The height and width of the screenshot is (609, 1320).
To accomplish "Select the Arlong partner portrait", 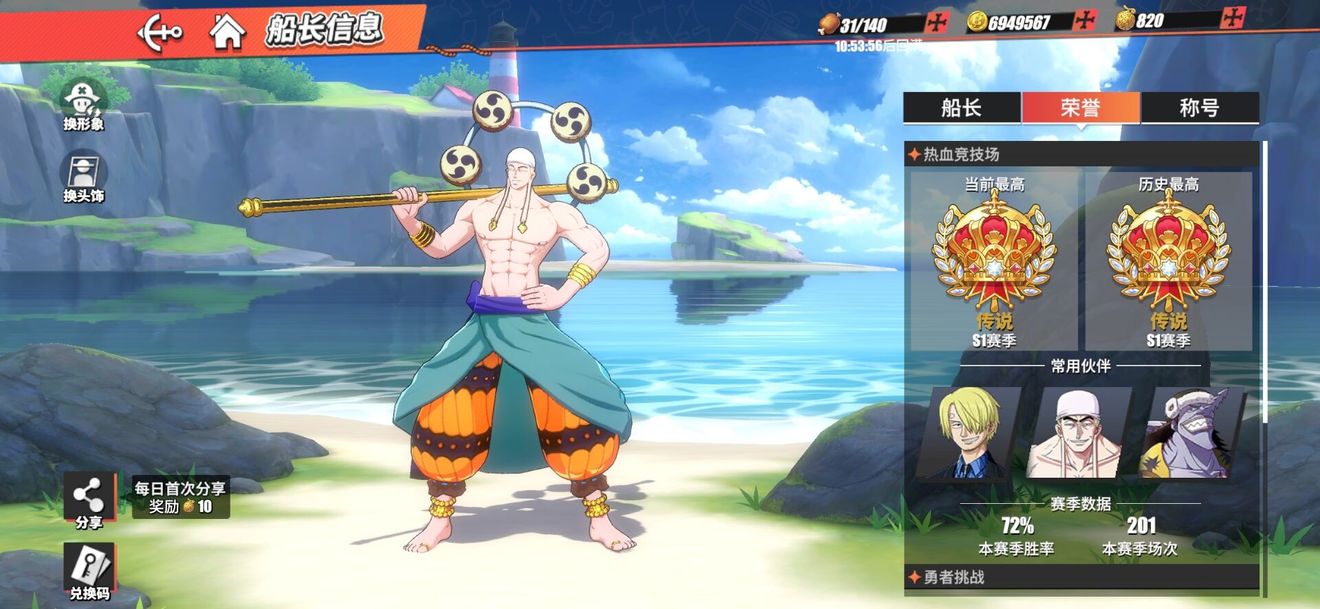I will click(x=1192, y=433).
